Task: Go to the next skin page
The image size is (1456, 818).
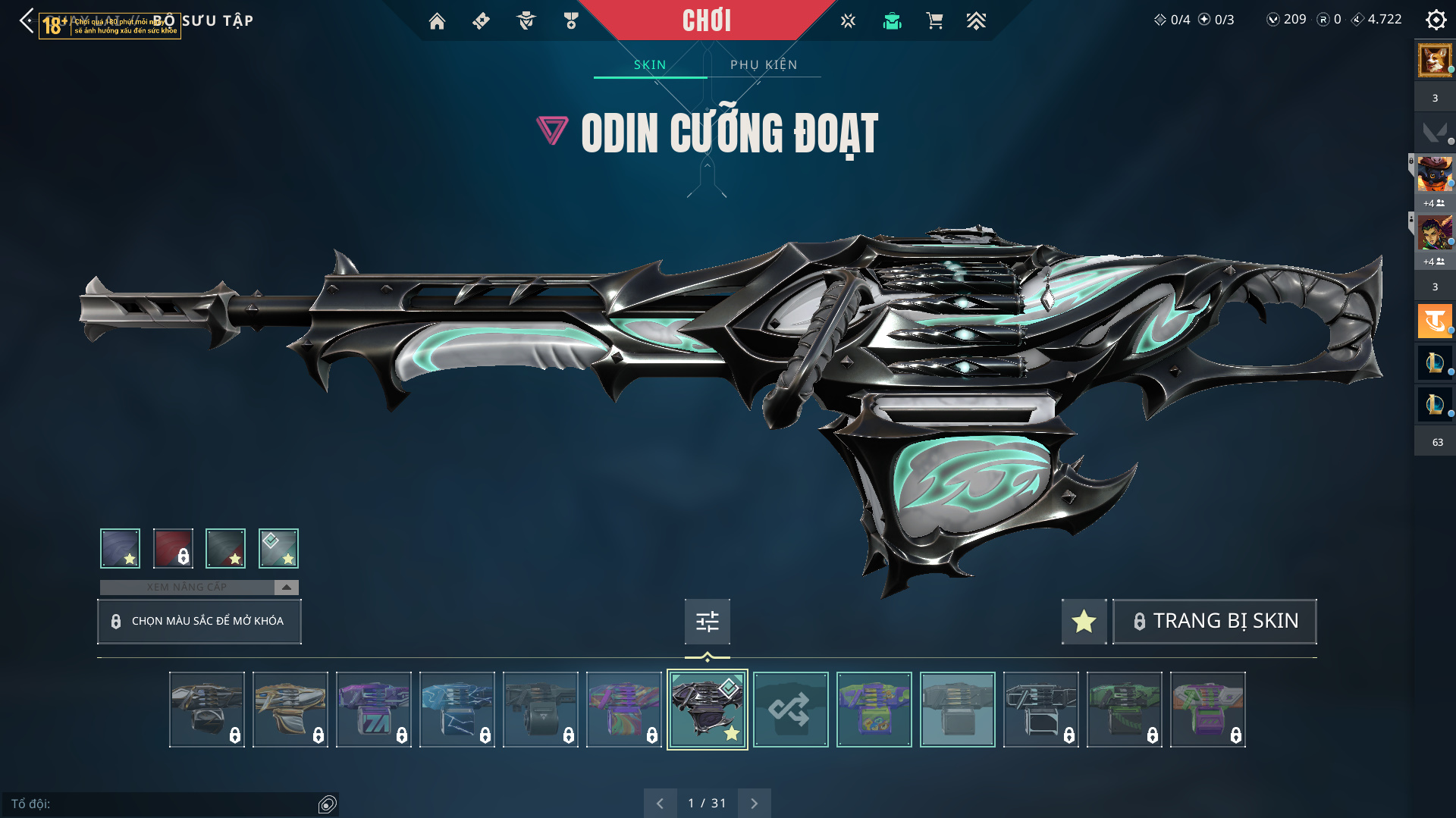Action: 754,803
